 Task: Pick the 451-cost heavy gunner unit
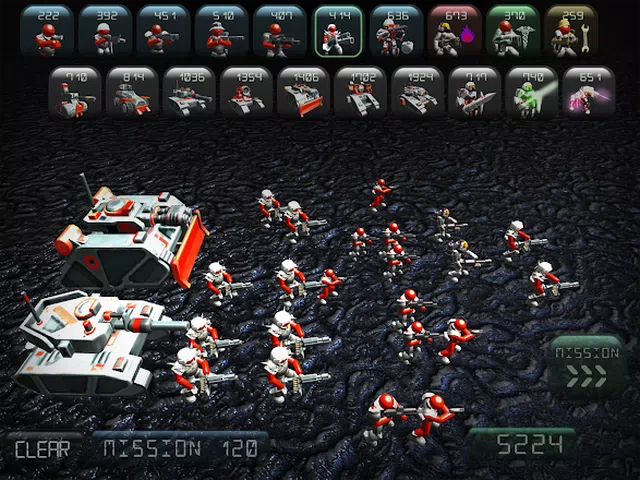[x=163, y=32]
